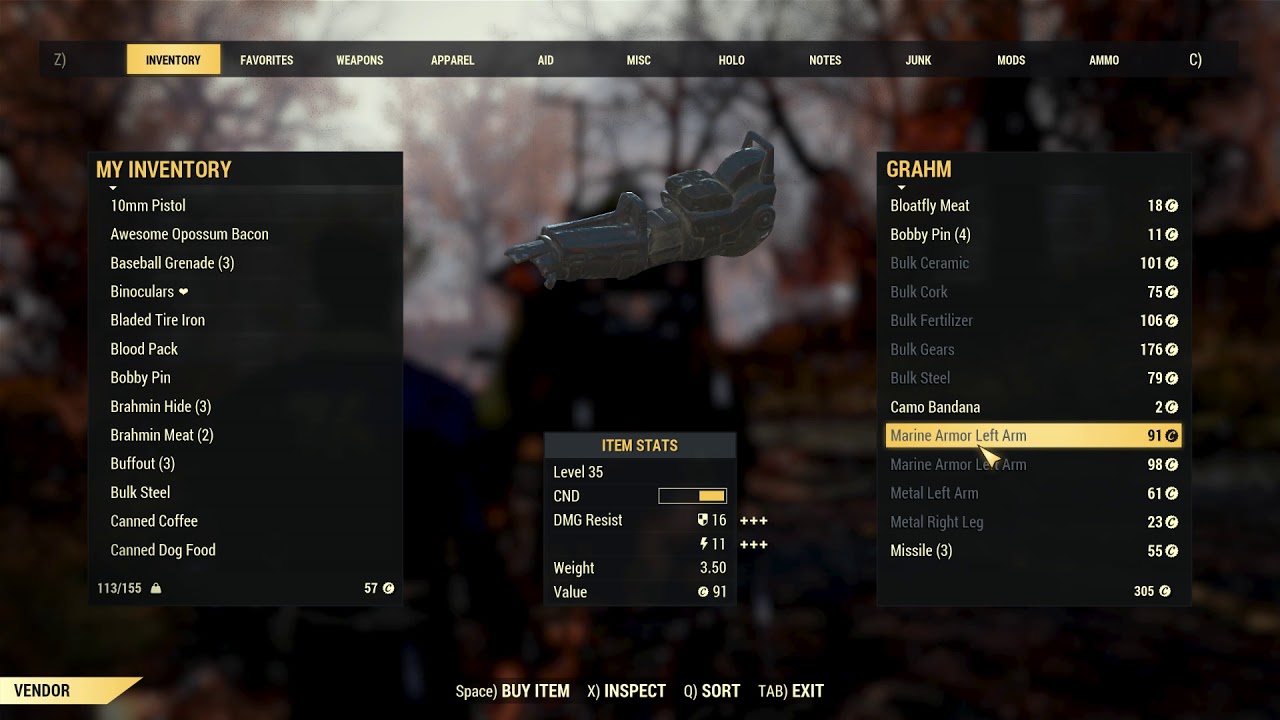Choose Grahm's Bobby Pin (4) listing
Viewport: 1280px width, 720px height.
[930, 235]
